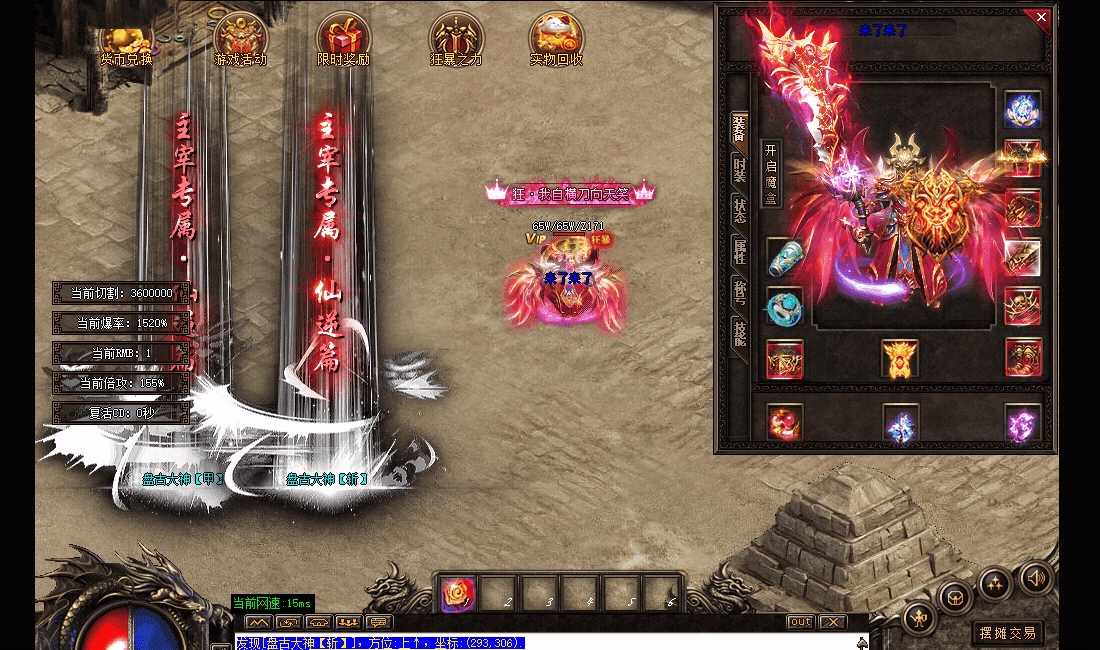
Task: Close the character equipment panel
Action: tap(1041, 17)
